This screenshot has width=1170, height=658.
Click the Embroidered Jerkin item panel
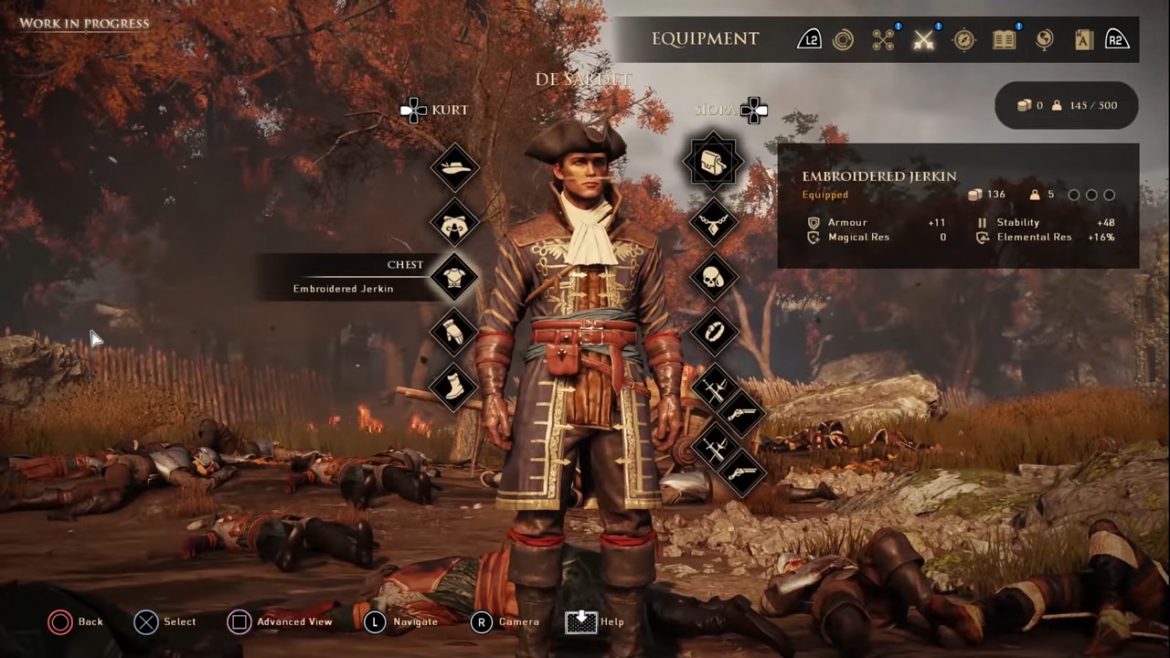(957, 206)
